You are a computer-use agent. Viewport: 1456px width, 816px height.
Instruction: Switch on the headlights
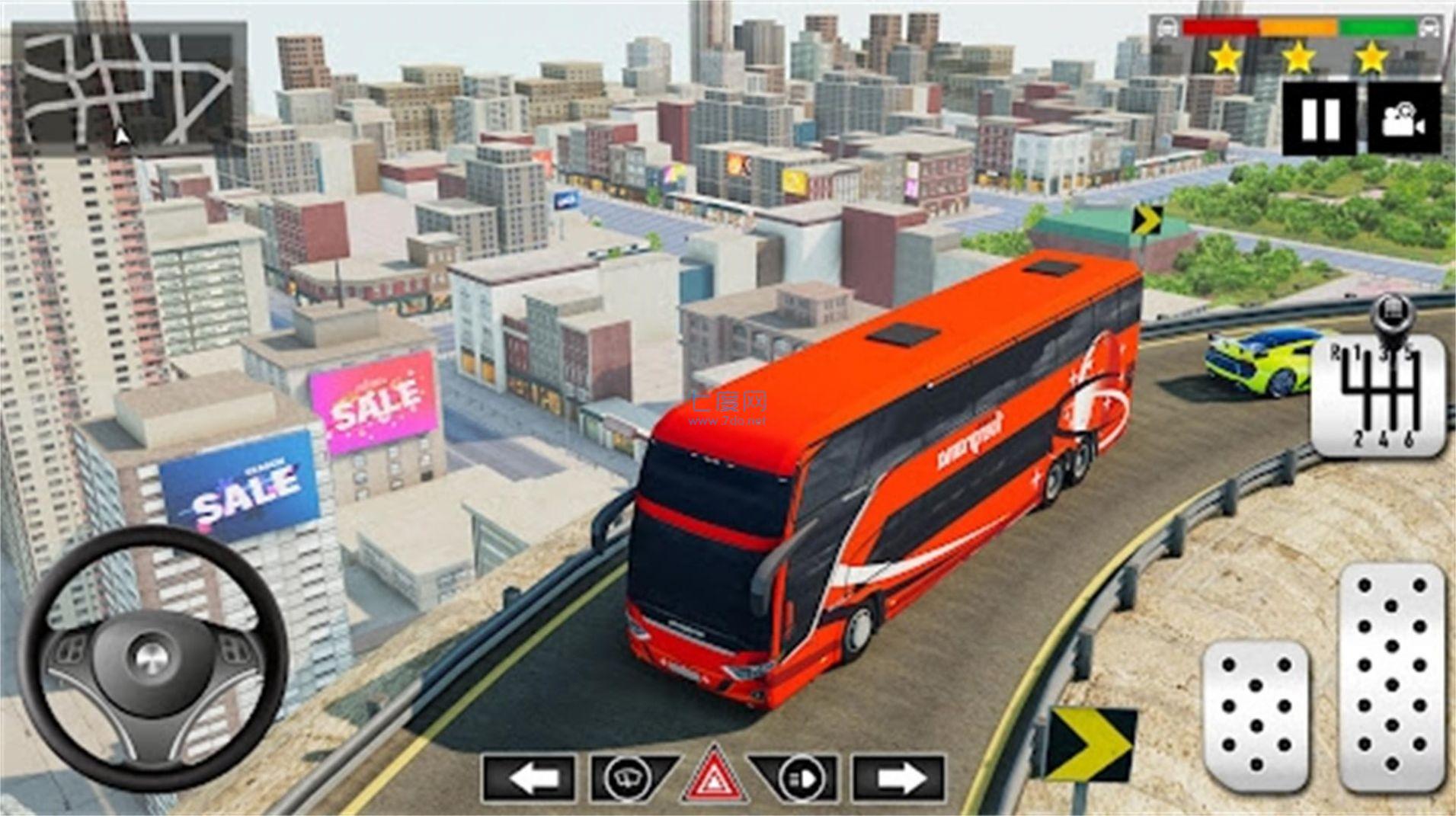click(797, 779)
